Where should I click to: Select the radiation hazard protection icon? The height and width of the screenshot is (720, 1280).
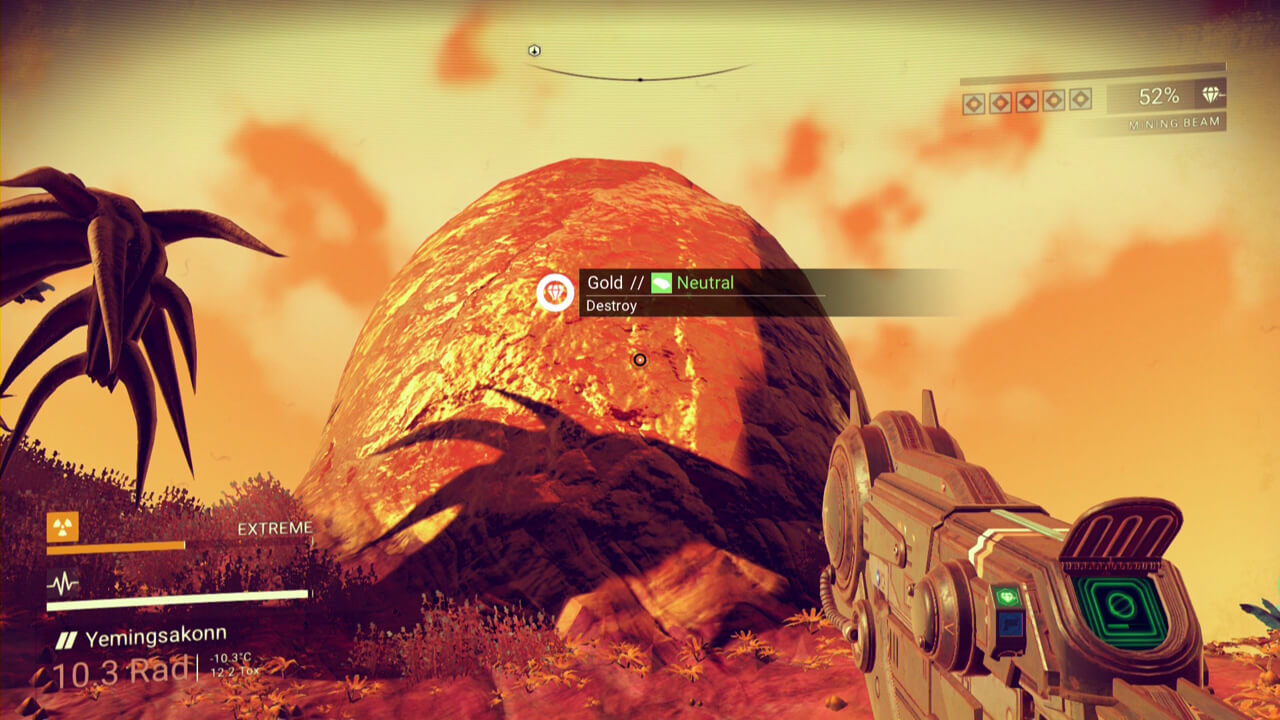pyautogui.click(x=62, y=526)
